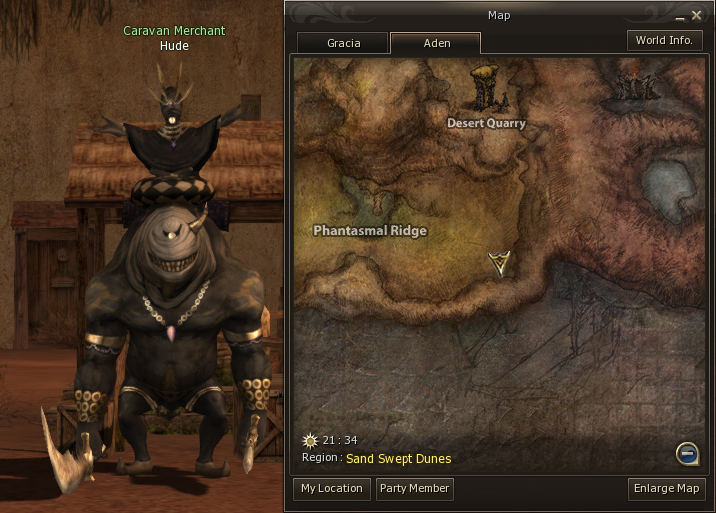Zoom out the map with magnifier icon

(x=686, y=453)
